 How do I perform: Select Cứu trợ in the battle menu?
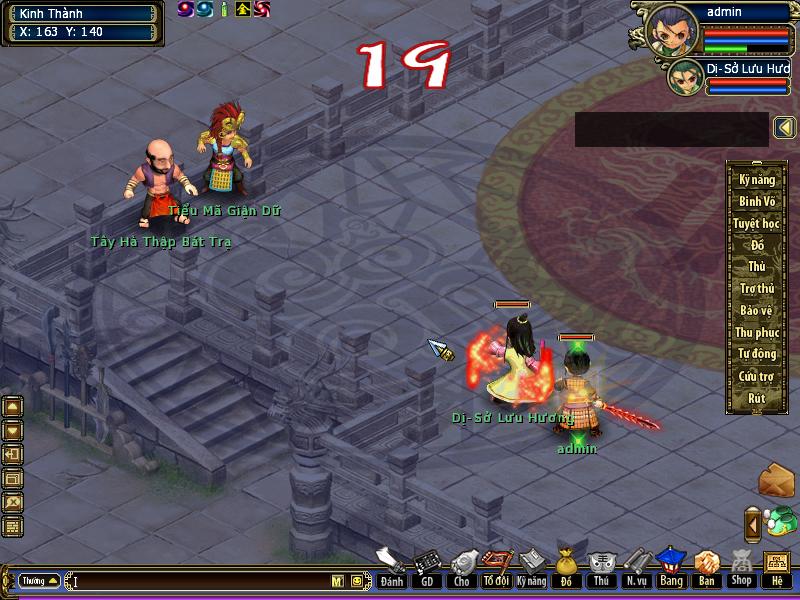pyautogui.click(x=757, y=377)
